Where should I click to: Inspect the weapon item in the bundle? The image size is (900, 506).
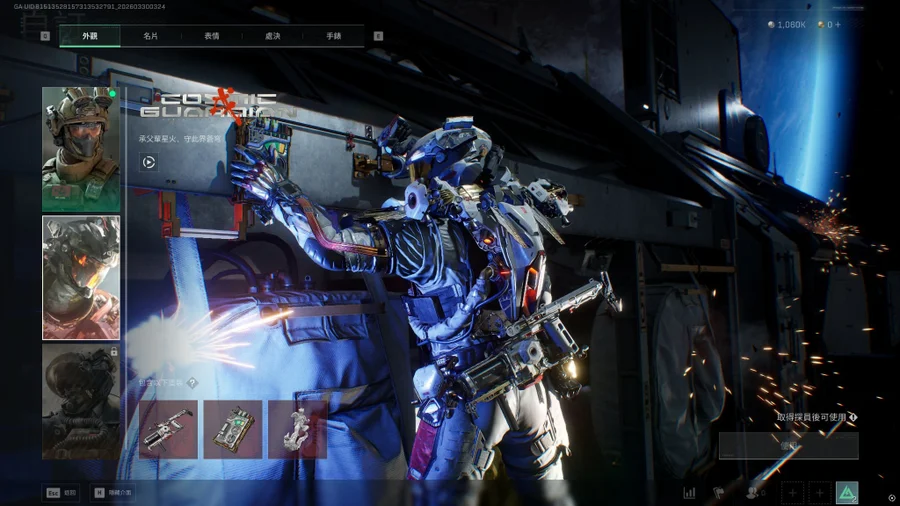(168, 429)
